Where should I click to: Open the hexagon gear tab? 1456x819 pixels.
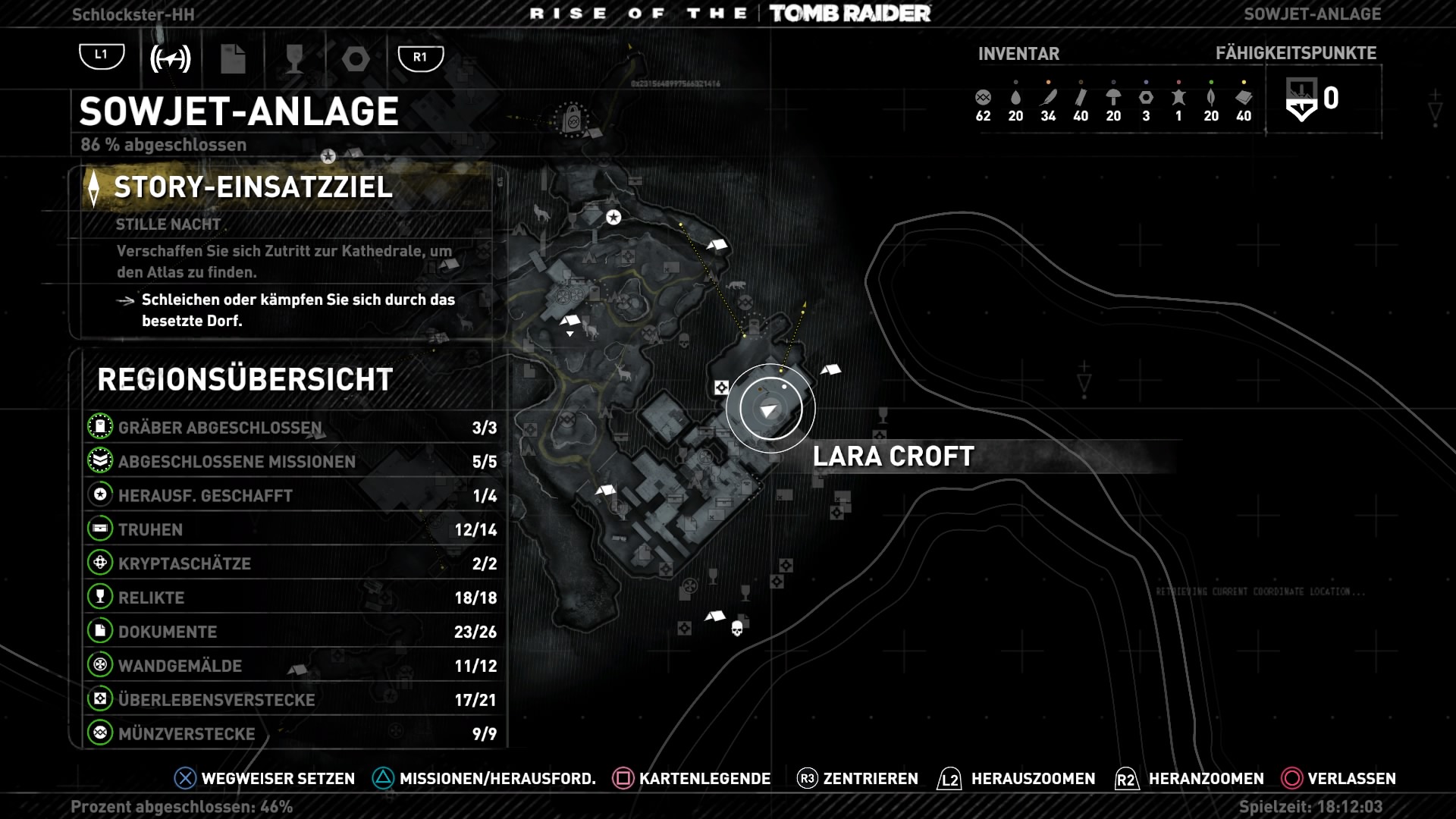point(356,58)
